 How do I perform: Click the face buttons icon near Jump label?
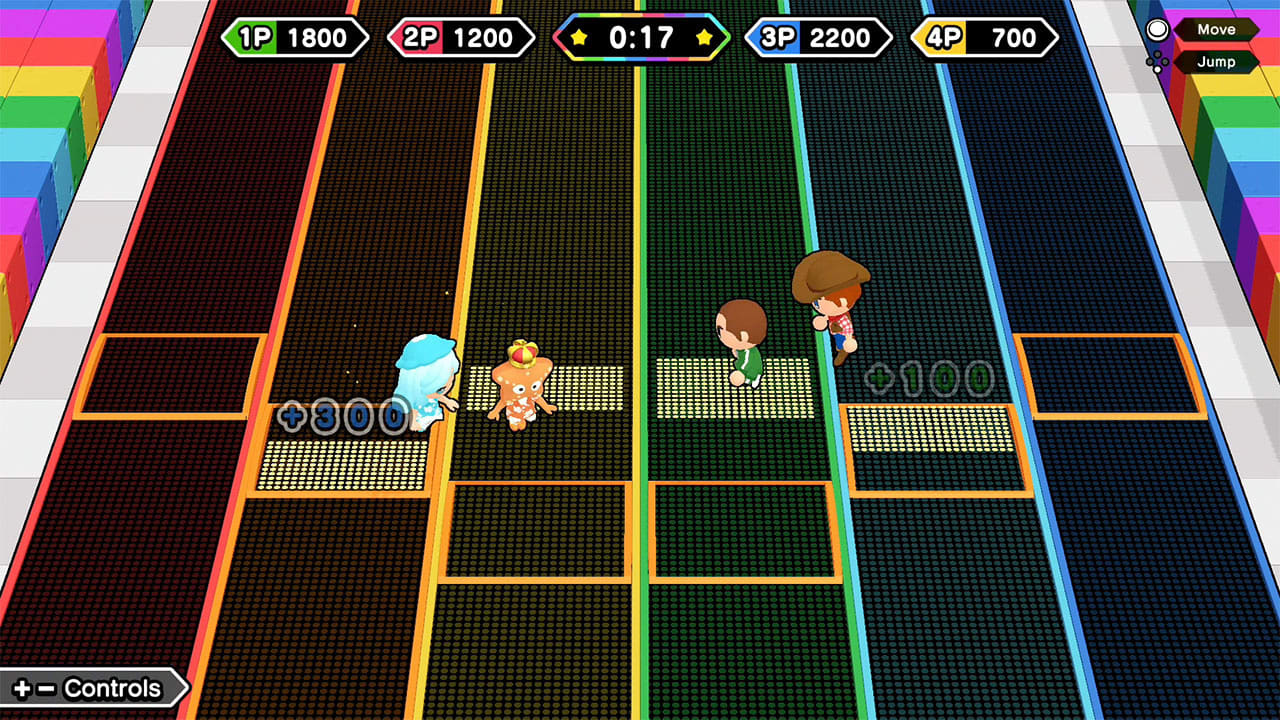[1156, 61]
